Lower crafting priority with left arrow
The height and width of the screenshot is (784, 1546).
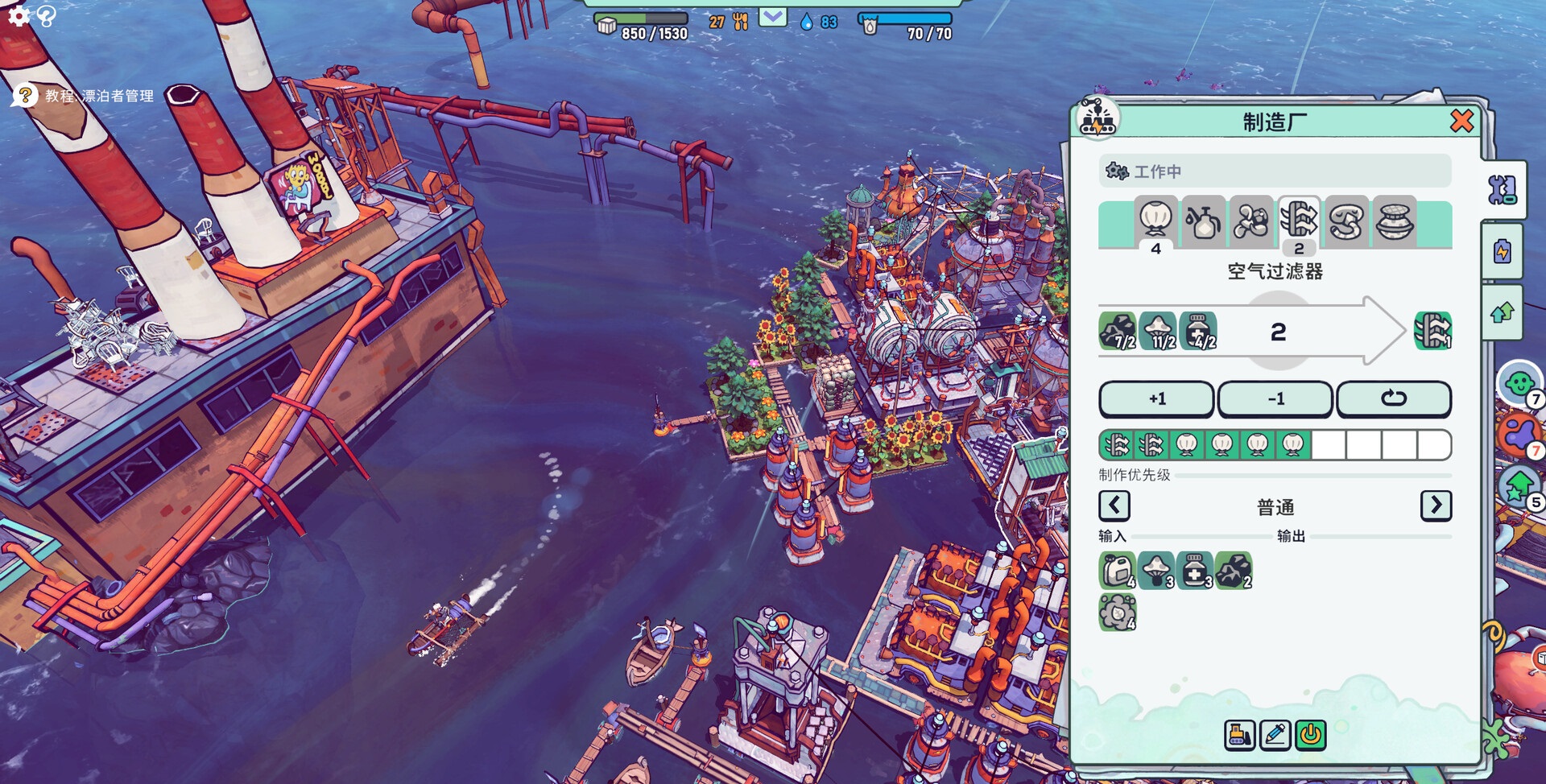pos(1114,506)
